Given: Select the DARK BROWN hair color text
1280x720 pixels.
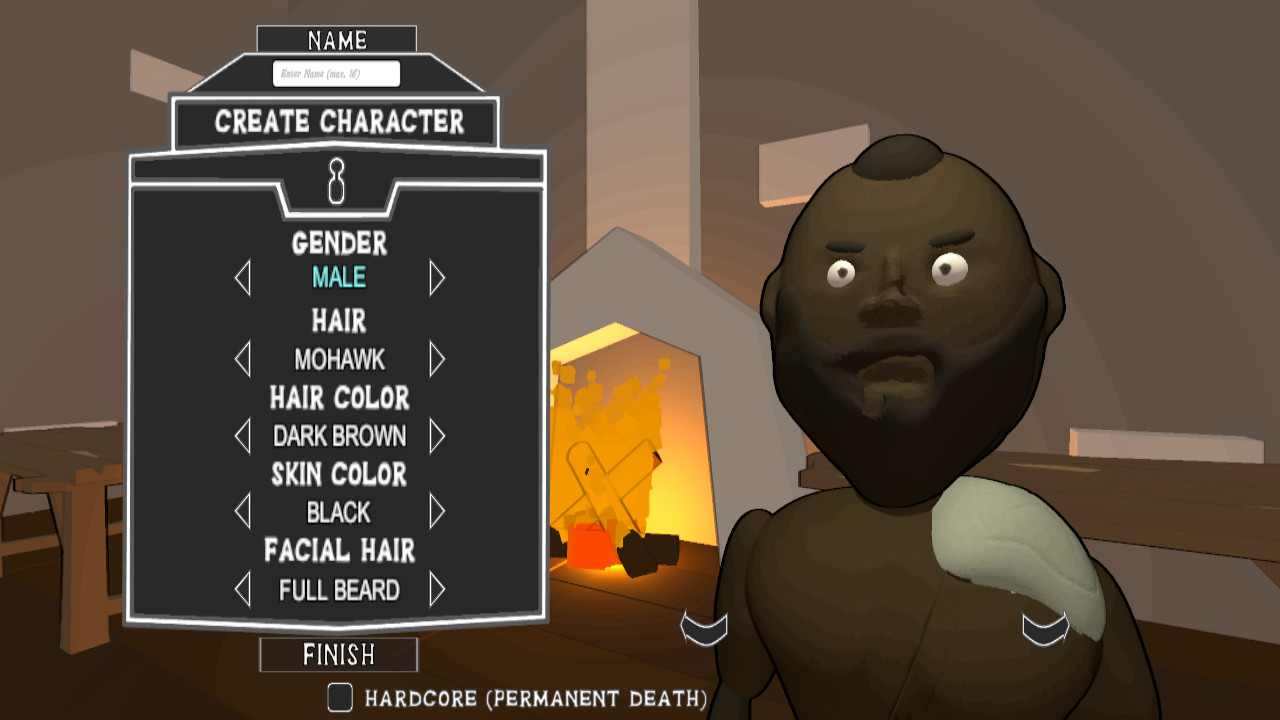Looking at the screenshot, I should point(337,437).
